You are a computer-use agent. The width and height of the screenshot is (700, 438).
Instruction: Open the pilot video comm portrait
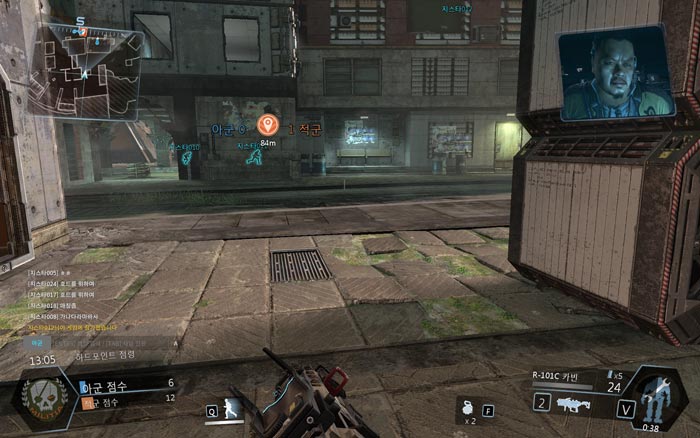616,74
